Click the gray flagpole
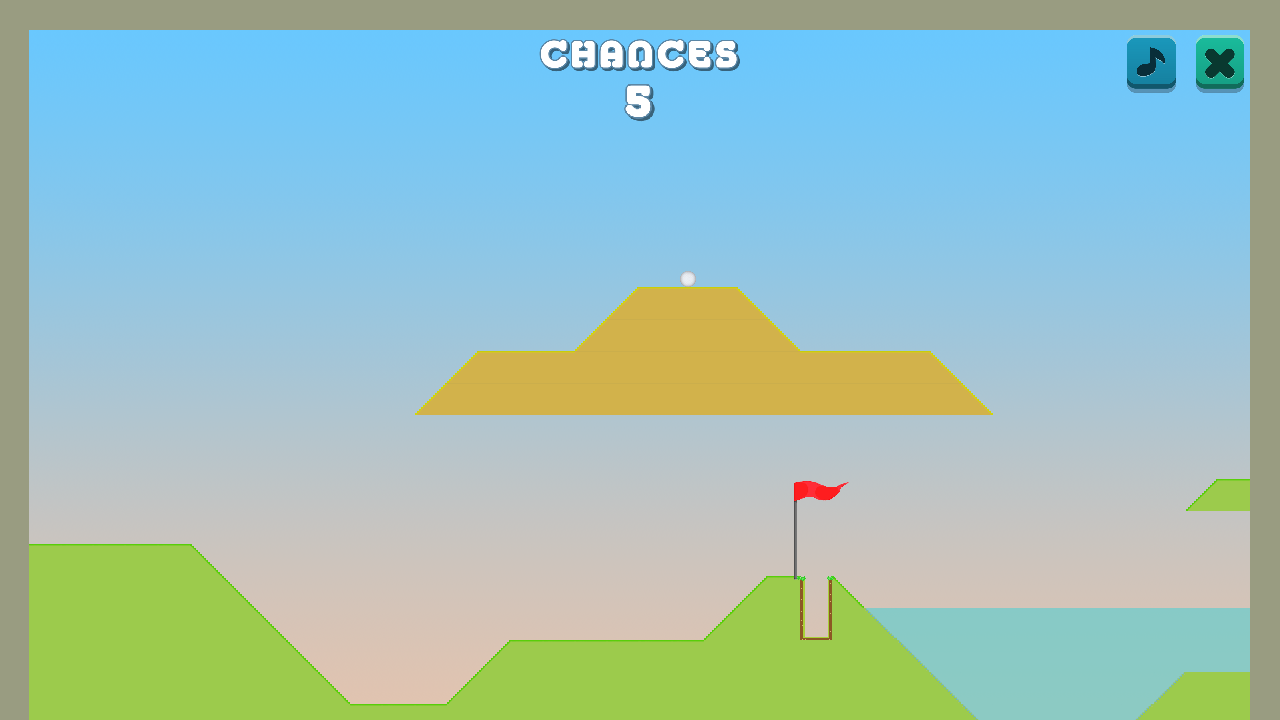This screenshot has height=720, width=1280. point(796,540)
